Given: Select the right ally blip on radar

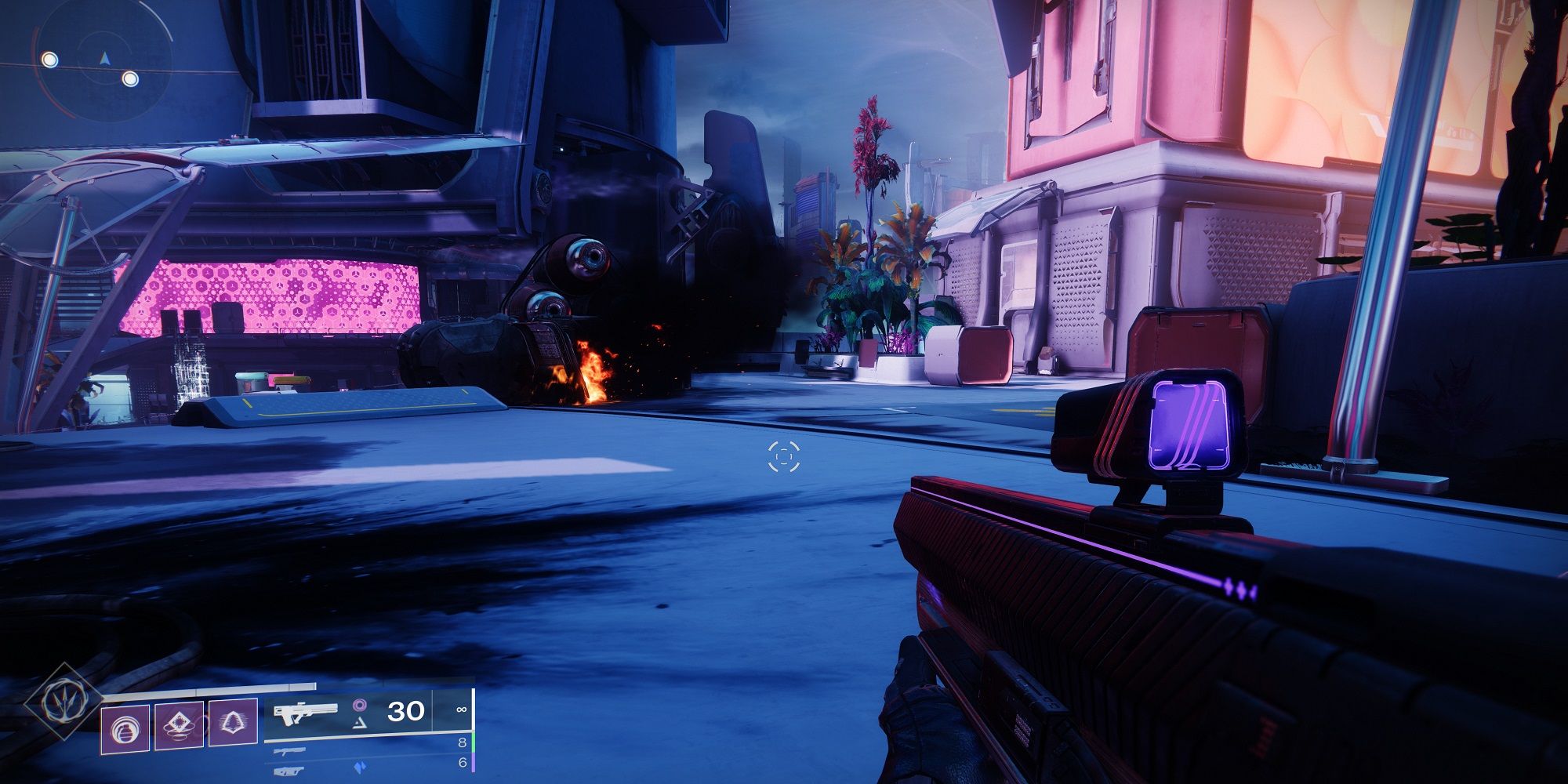Looking at the screenshot, I should [x=130, y=79].
